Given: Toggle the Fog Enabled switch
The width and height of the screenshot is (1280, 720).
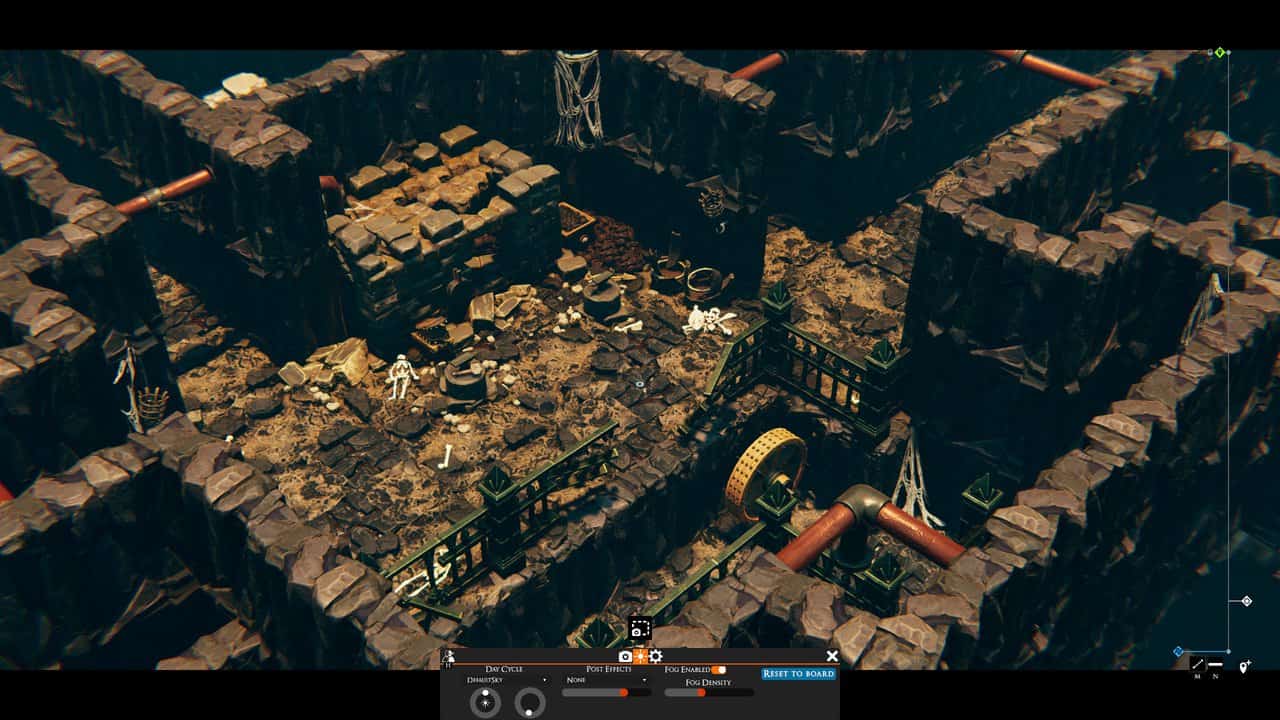Looking at the screenshot, I should [719, 669].
